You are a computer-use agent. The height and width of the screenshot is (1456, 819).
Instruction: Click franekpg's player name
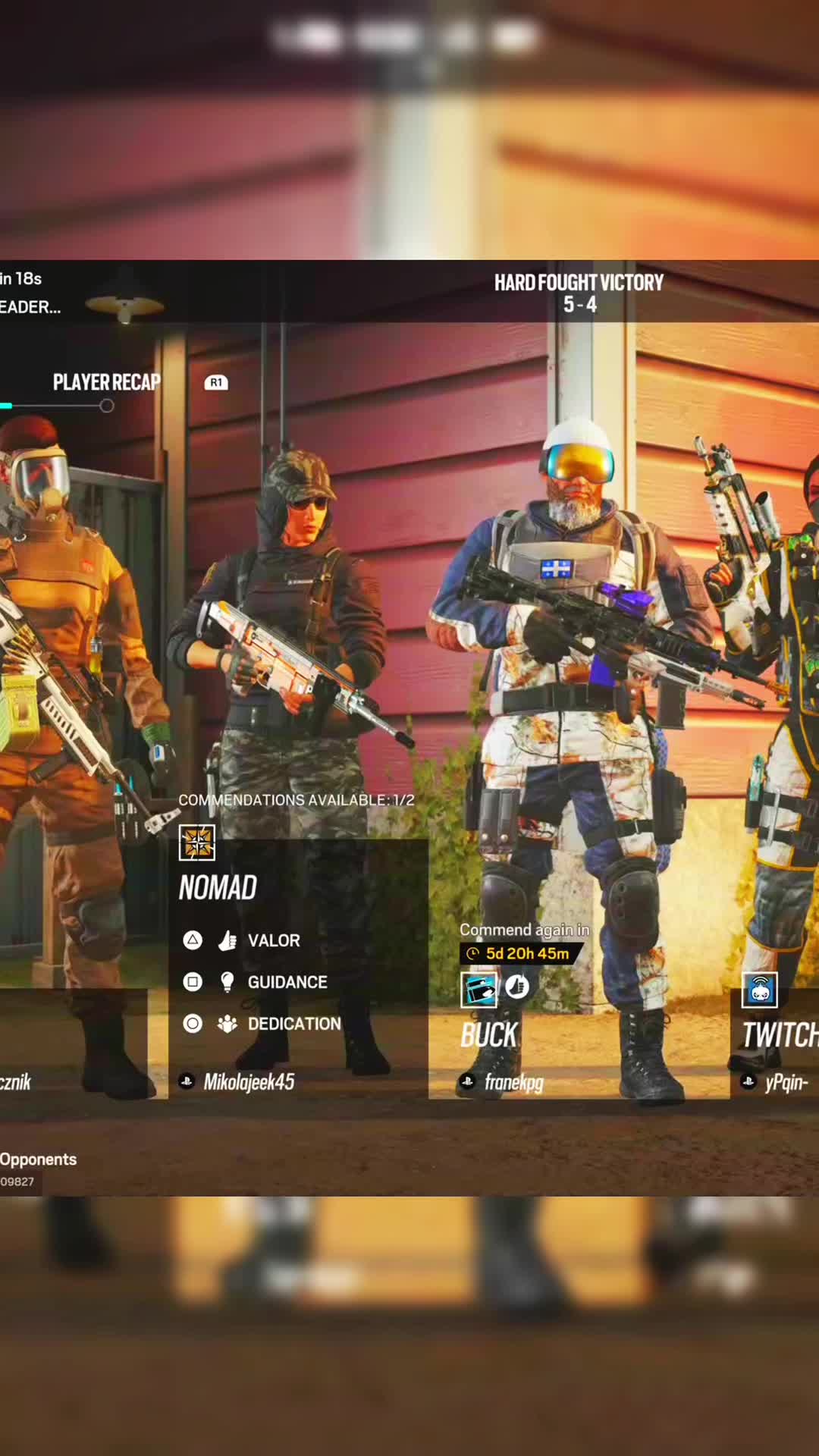(513, 1082)
